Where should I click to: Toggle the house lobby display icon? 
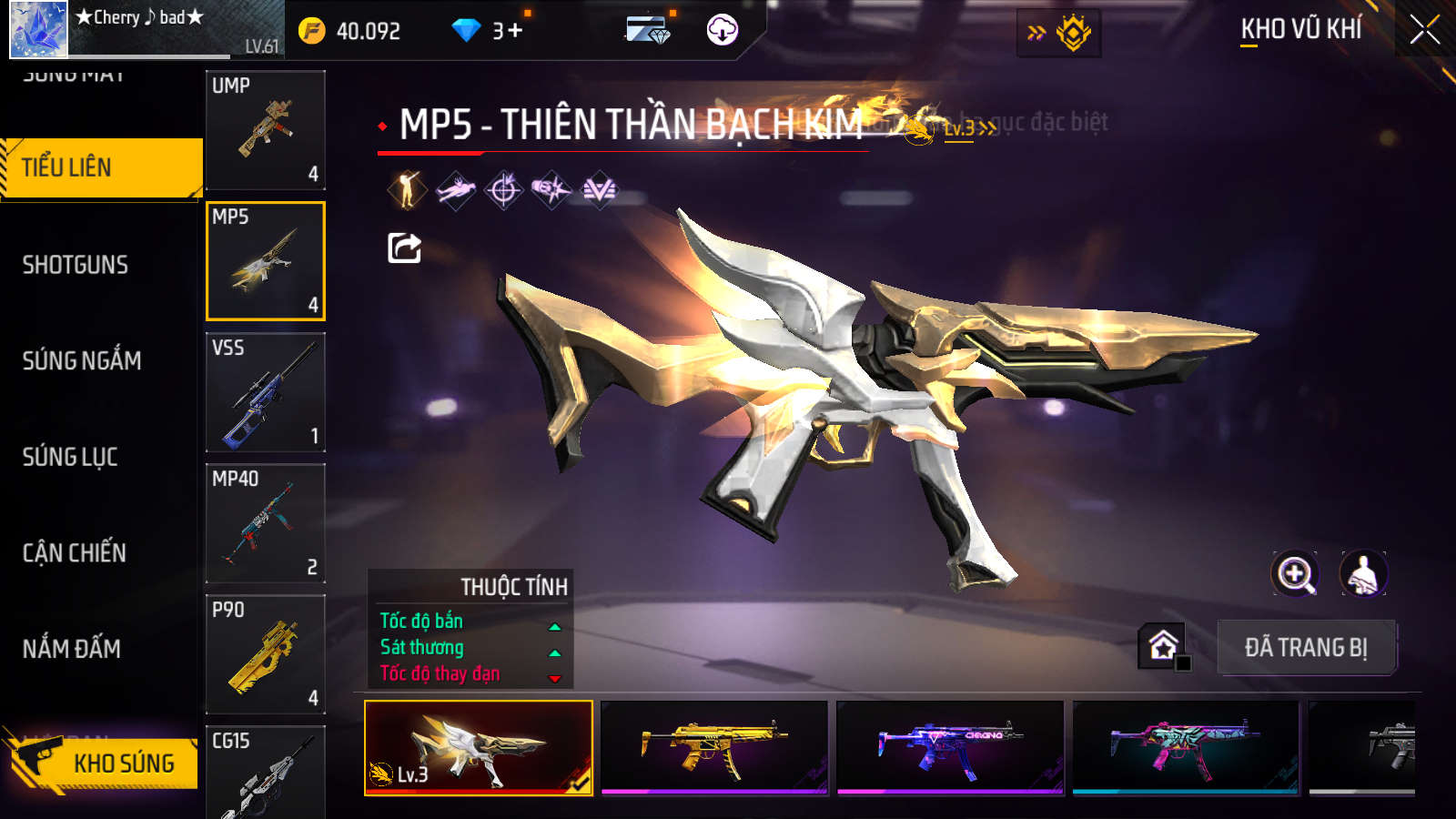click(1163, 646)
